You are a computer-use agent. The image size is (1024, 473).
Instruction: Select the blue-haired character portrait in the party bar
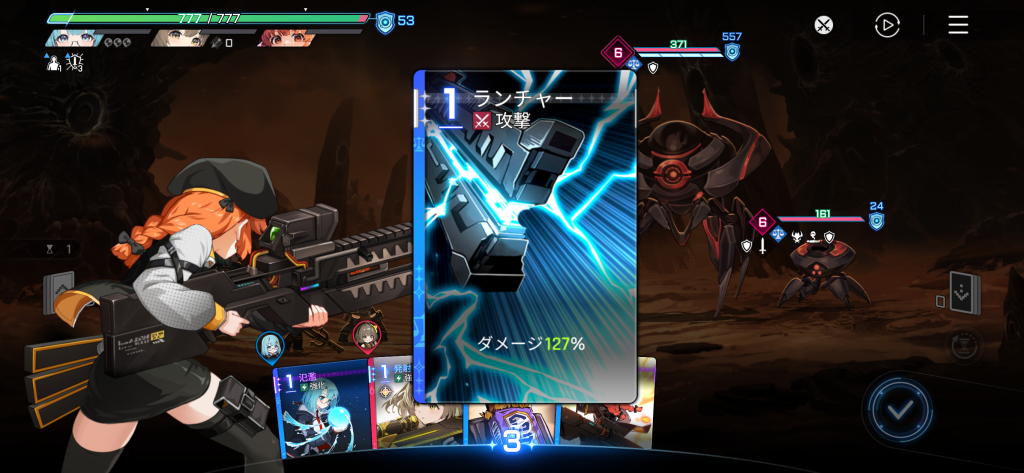tap(70, 38)
